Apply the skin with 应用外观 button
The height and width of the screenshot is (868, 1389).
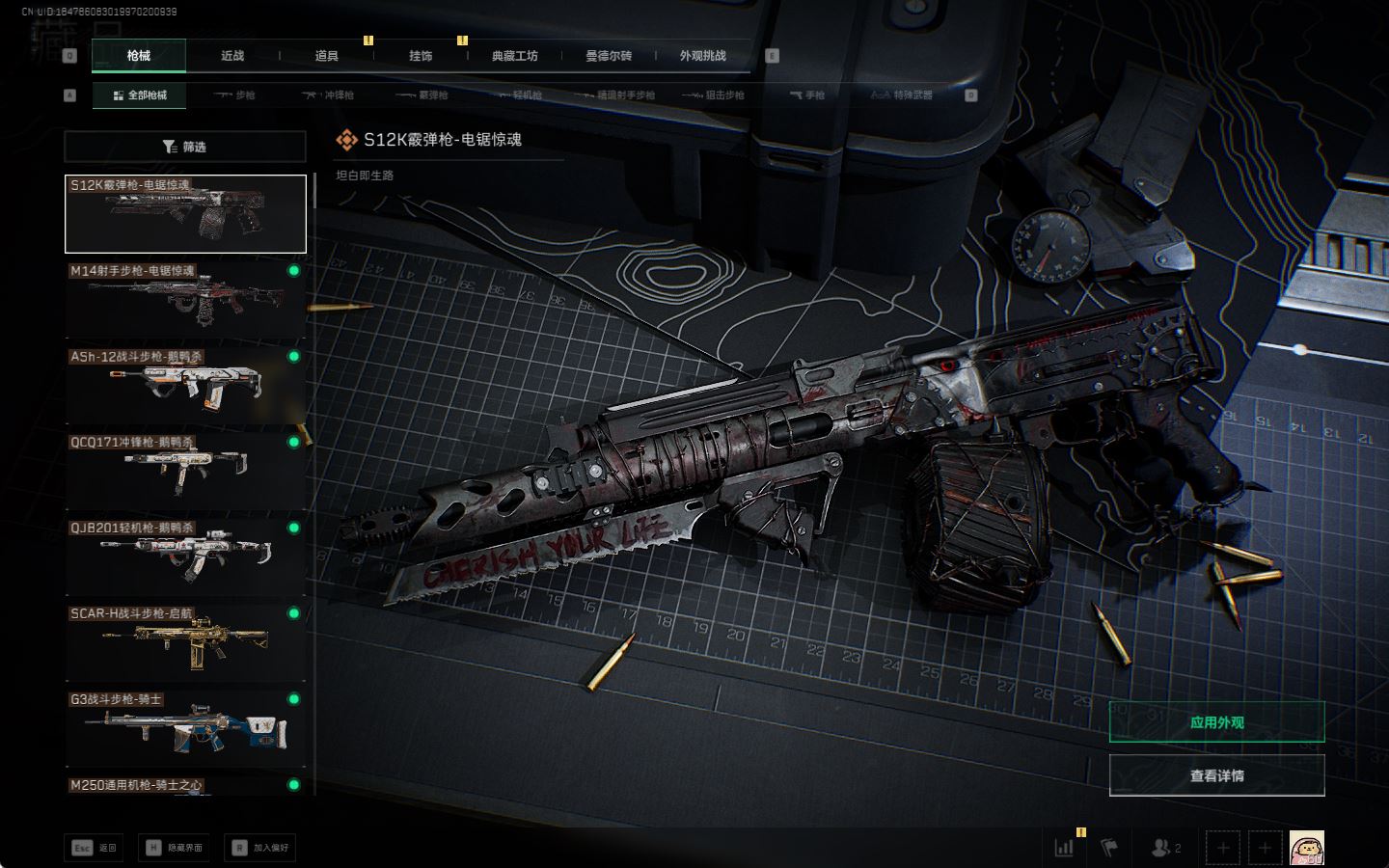click(x=1216, y=722)
